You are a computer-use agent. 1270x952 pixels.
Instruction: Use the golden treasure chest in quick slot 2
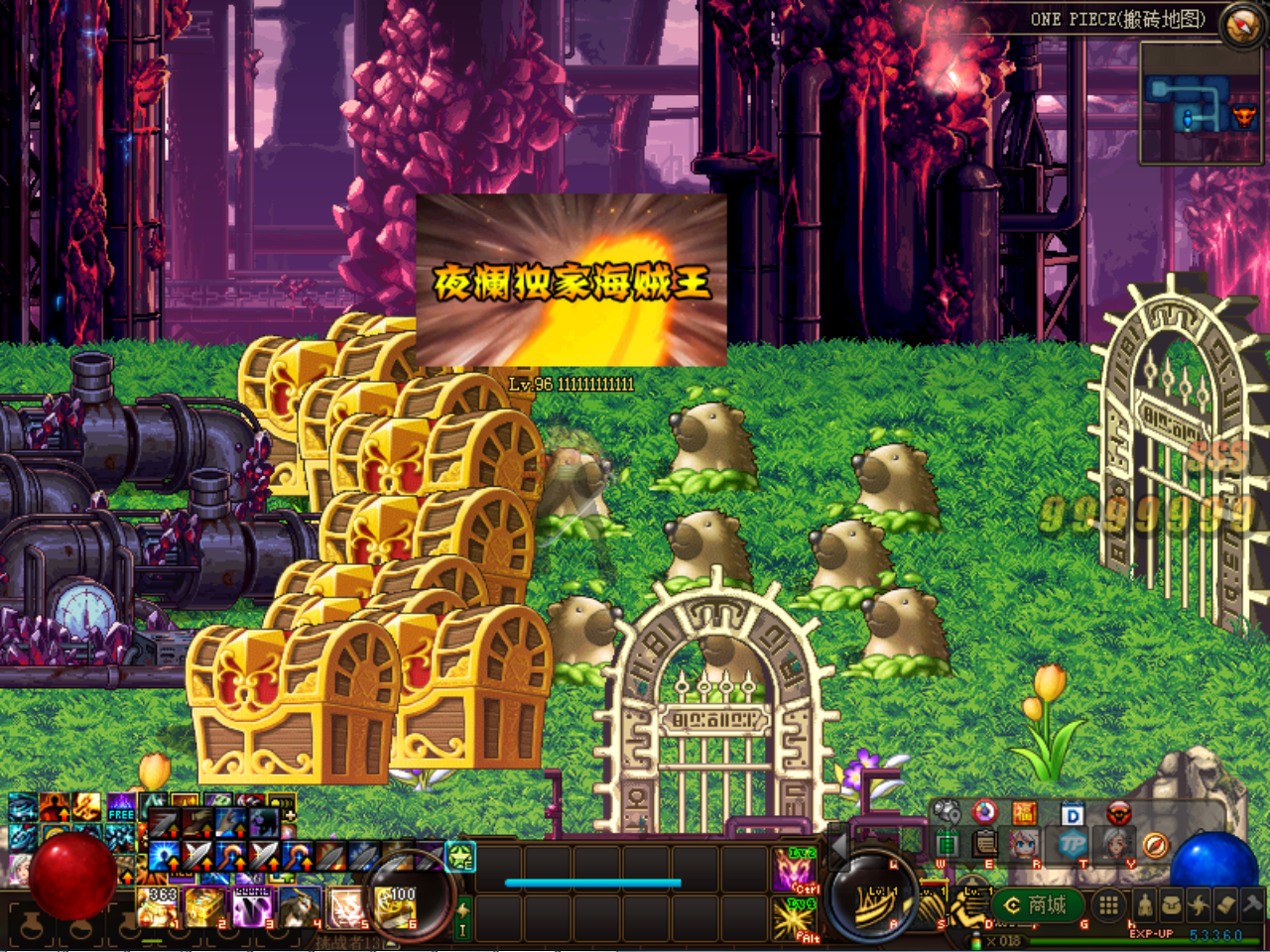pos(206,907)
